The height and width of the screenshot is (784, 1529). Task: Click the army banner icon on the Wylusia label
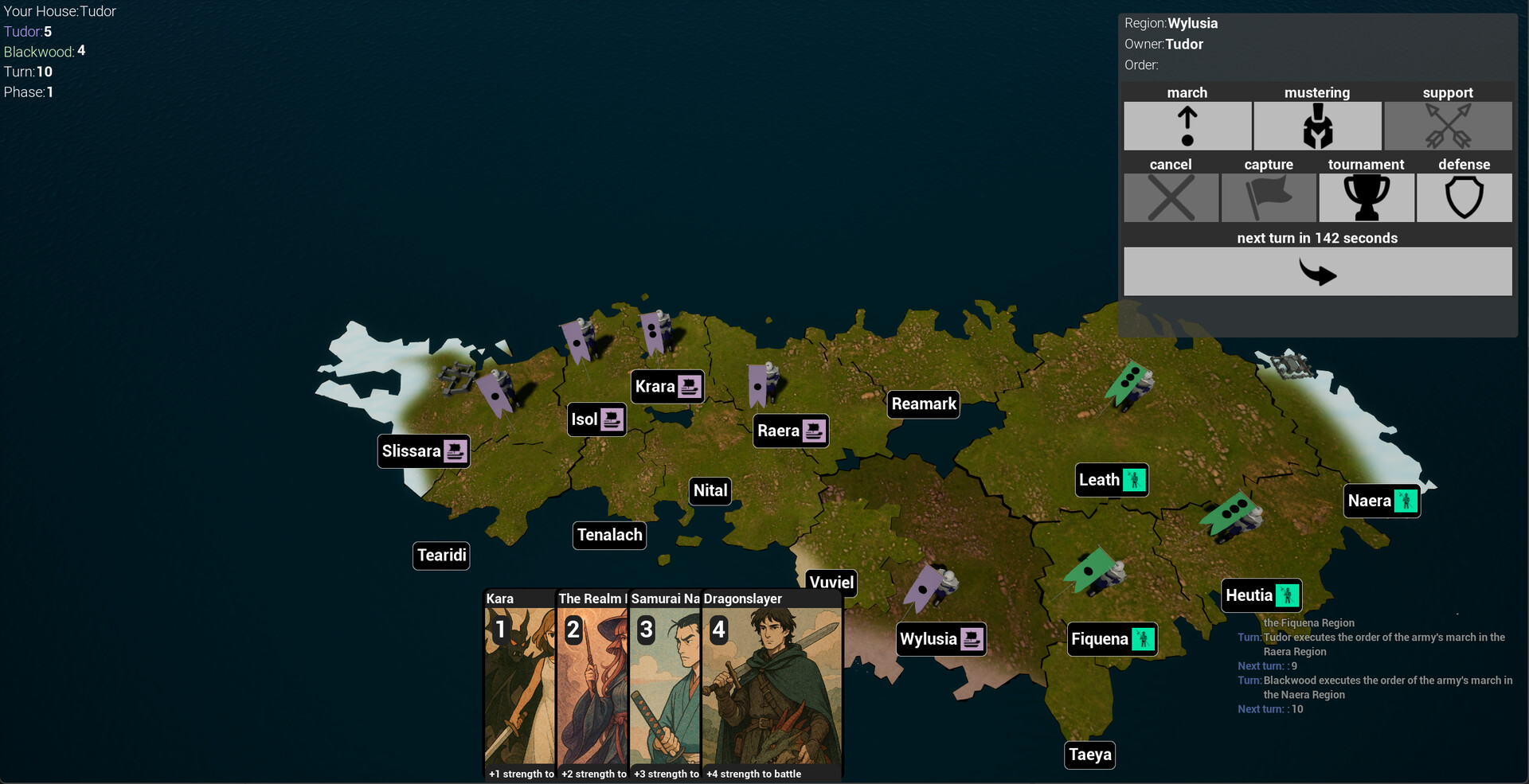[x=972, y=638]
